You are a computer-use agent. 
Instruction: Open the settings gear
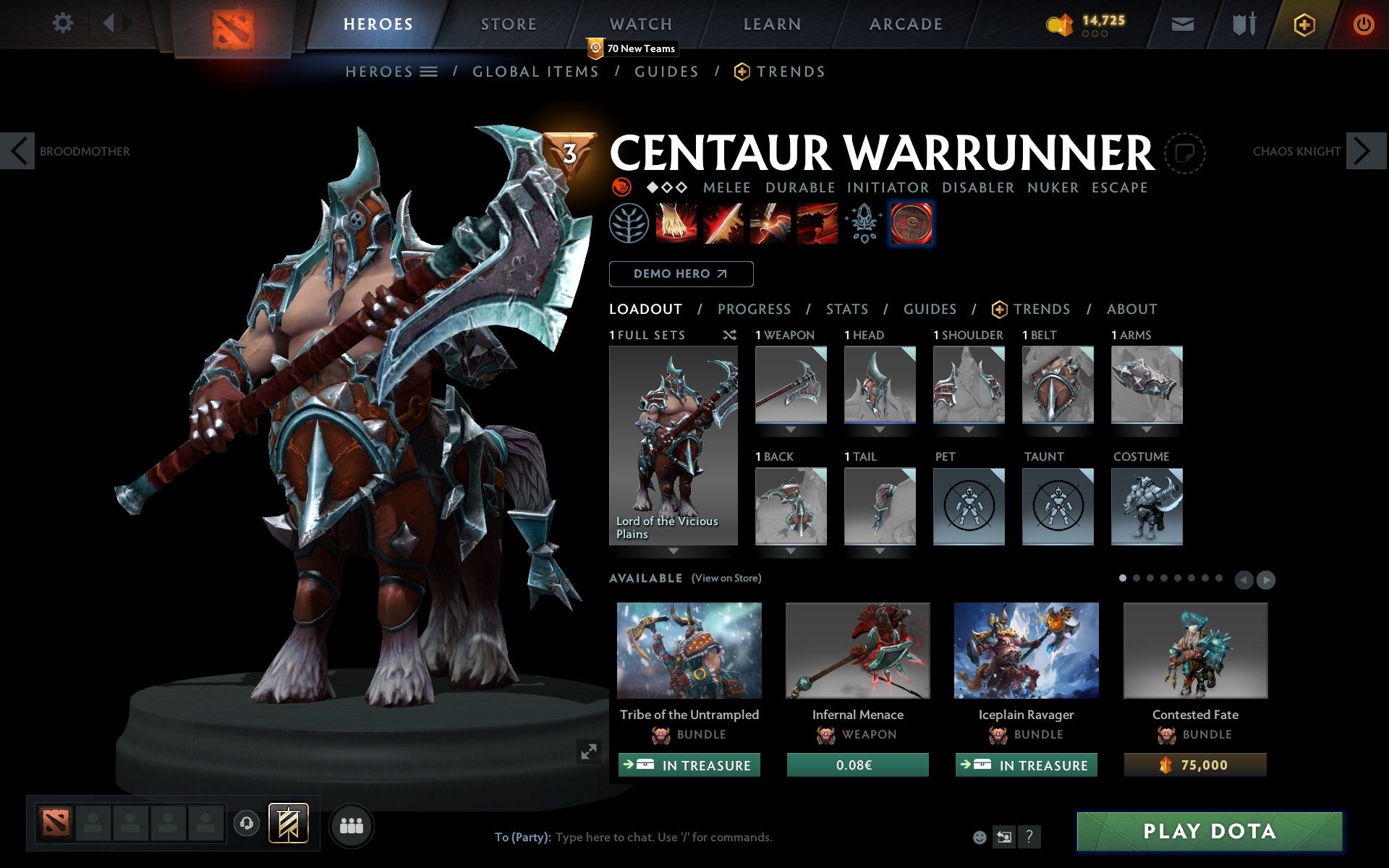pos(64,23)
